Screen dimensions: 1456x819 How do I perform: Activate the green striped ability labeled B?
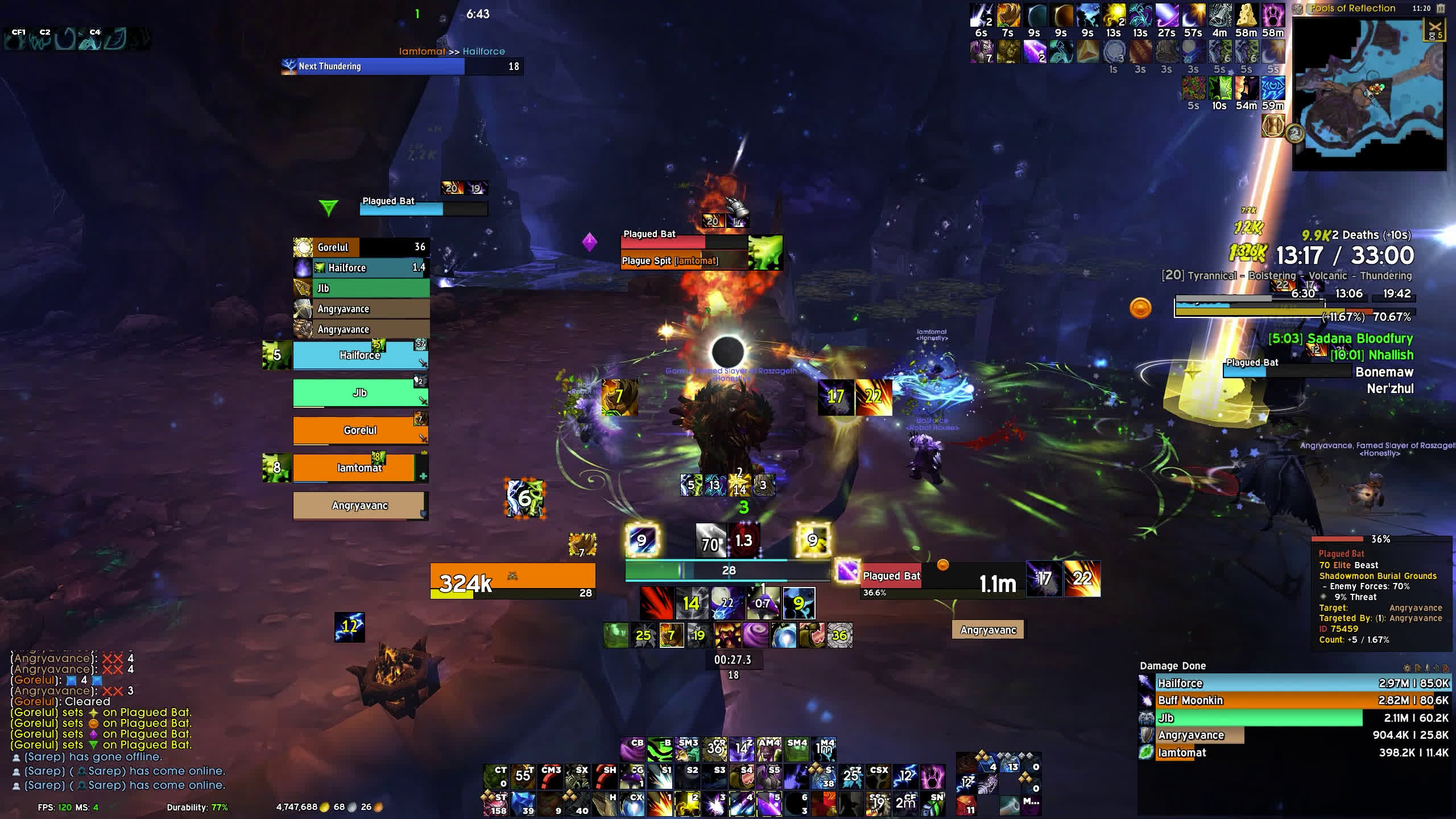[x=660, y=750]
